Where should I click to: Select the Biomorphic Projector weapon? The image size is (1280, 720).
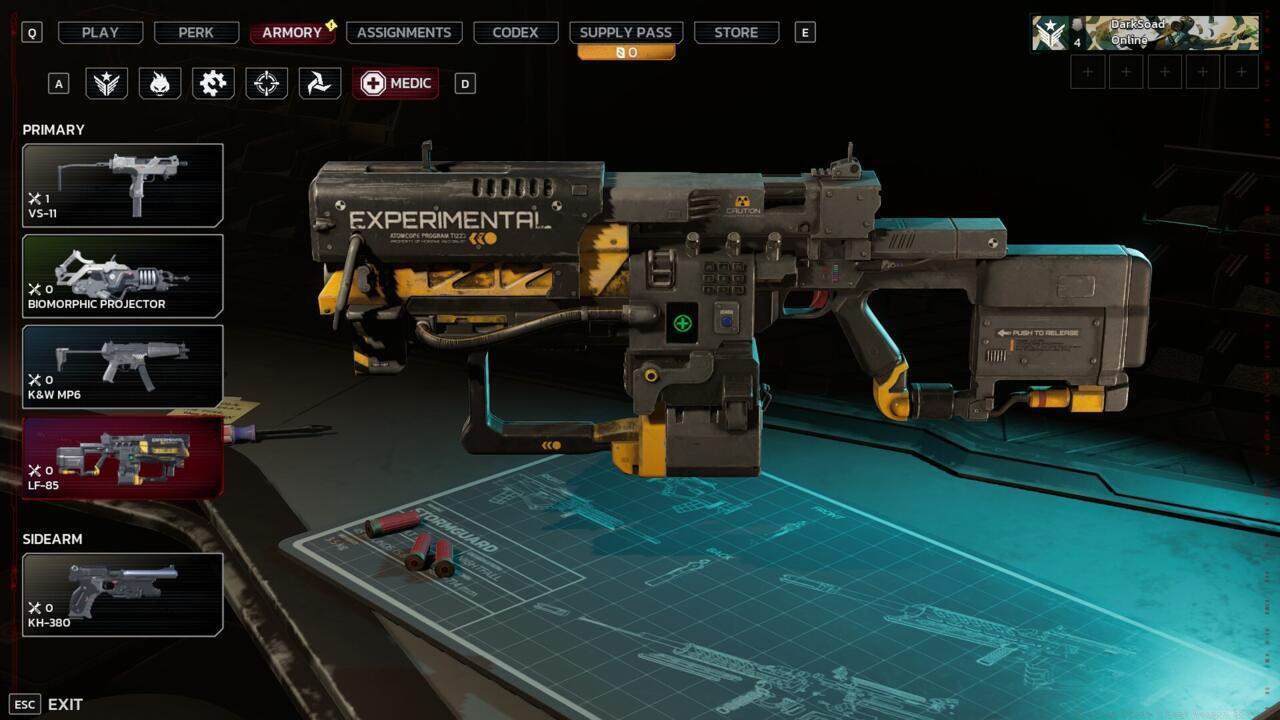[x=122, y=276]
